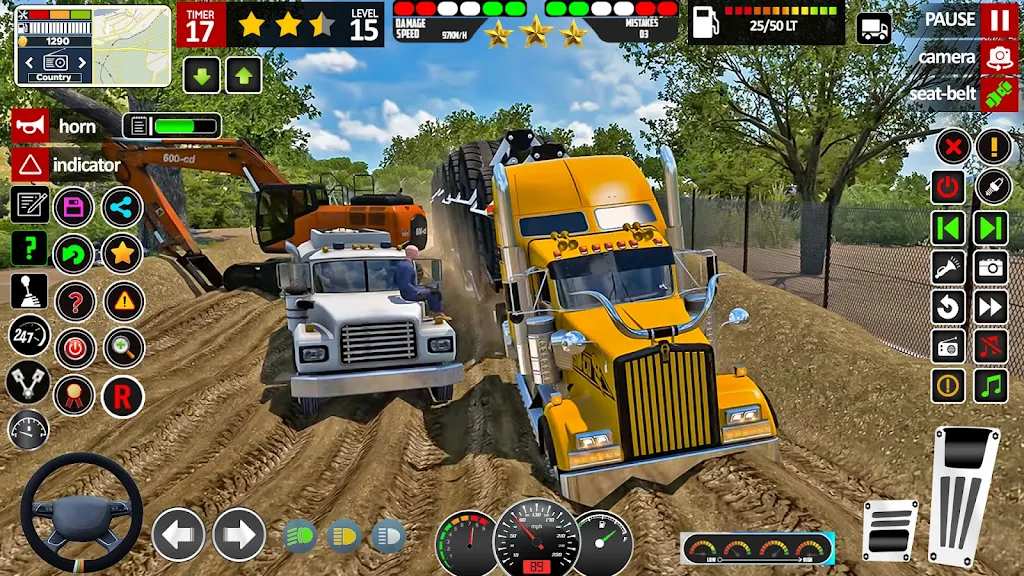The width and height of the screenshot is (1024, 576).
Task: Toggle the flashlight icon
Action: point(948,266)
